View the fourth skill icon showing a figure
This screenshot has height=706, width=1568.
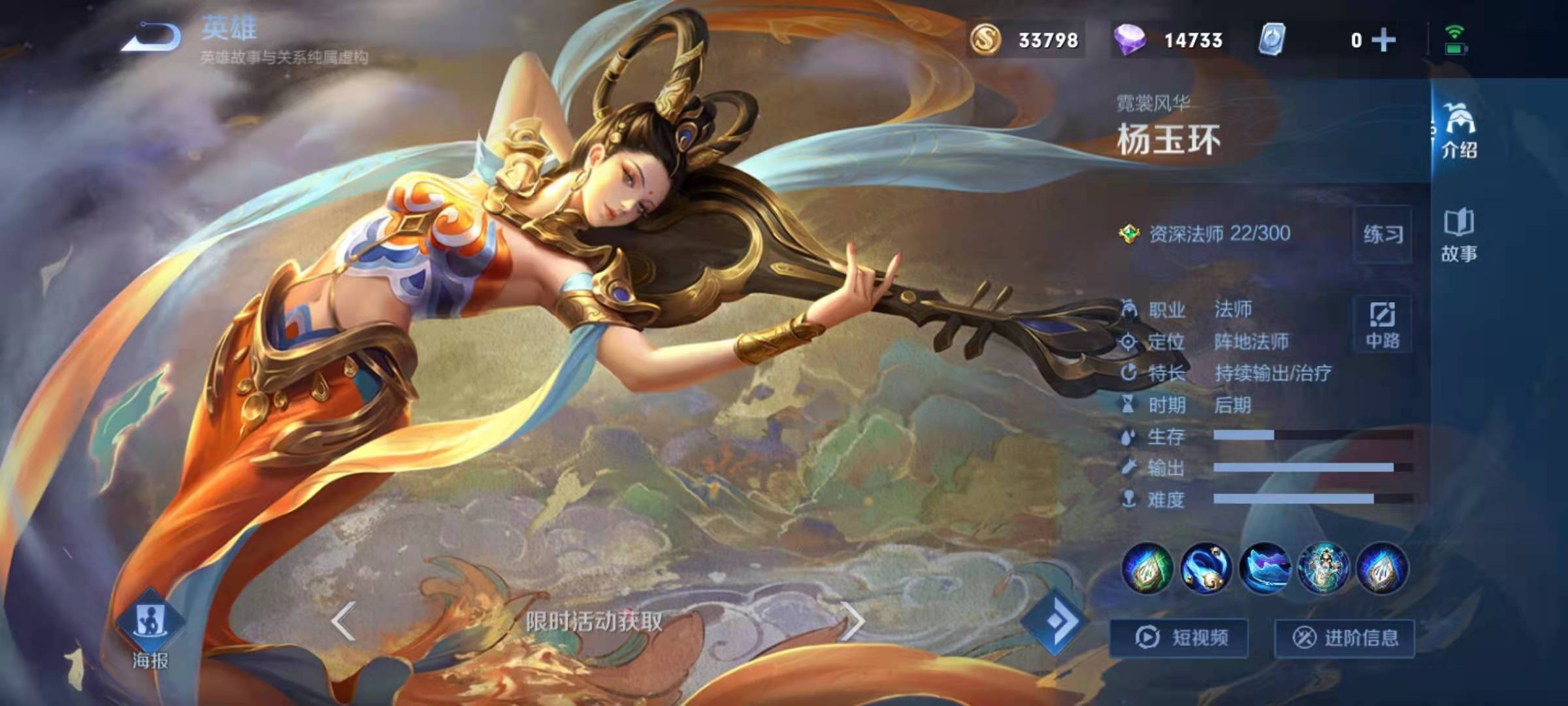pos(1324,567)
